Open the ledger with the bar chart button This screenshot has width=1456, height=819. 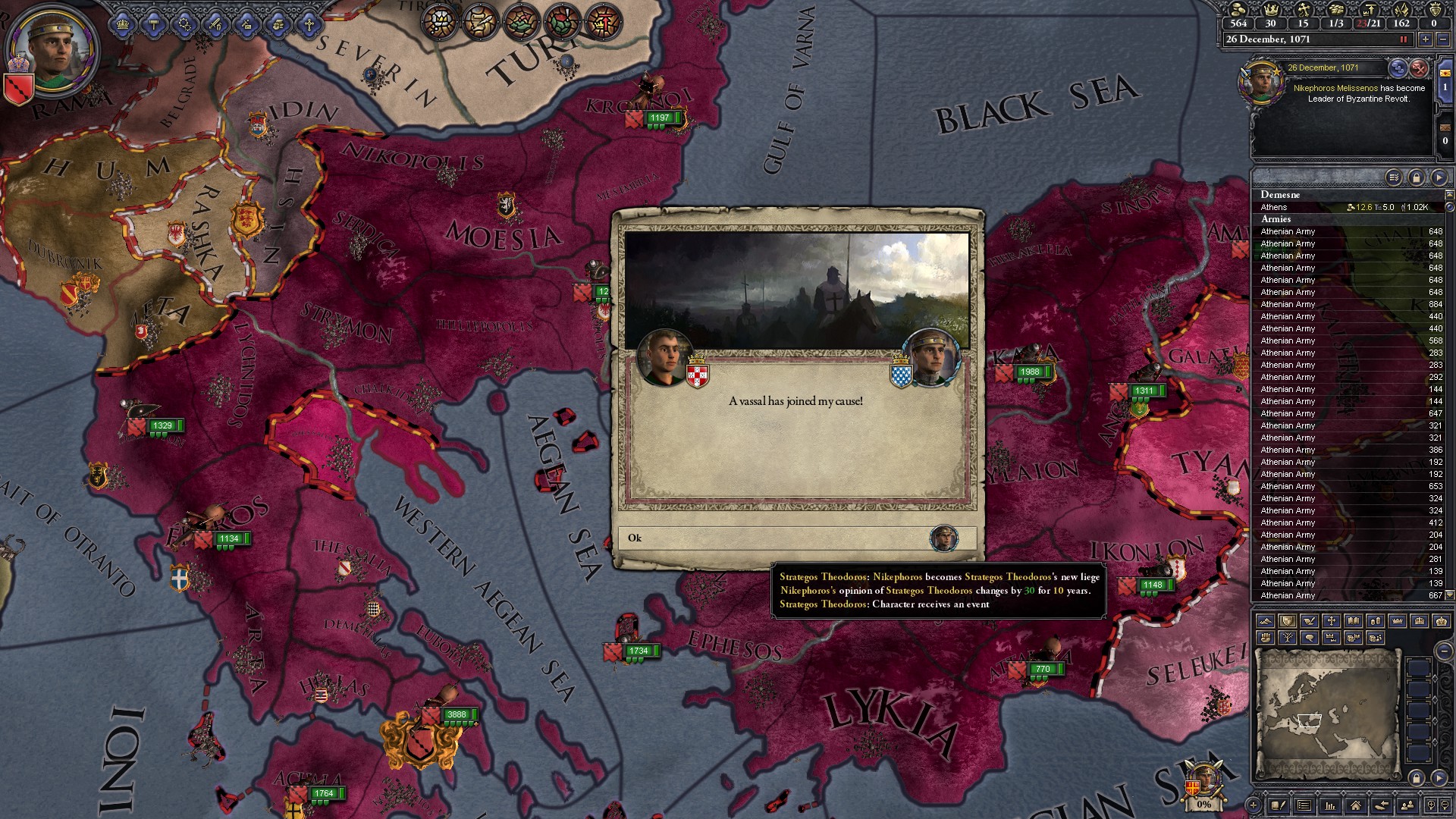click(1329, 805)
